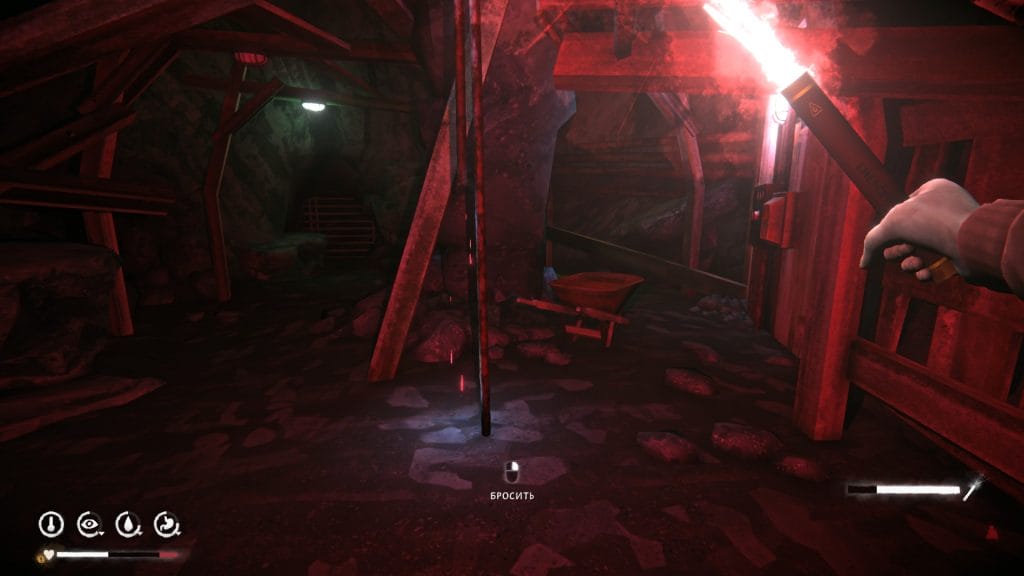Viewport: 1024px width, 576px height.
Task: Click the burning flare equipped-item icon
Action: tap(974, 488)
